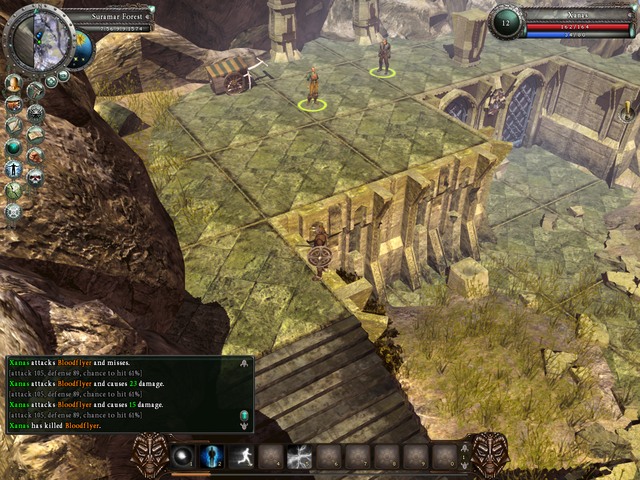Image resolution: width=640 pixels, height=480 pixels.
Task: Open the skull icon menu button
Action: point(35,177)
